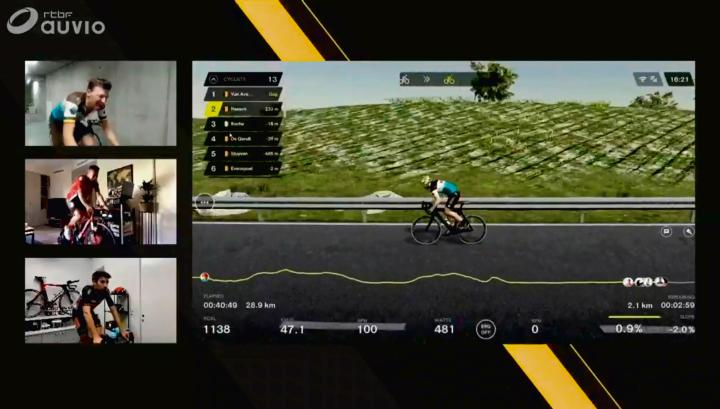Open the top webcam feed of the rider

[100, 104]
